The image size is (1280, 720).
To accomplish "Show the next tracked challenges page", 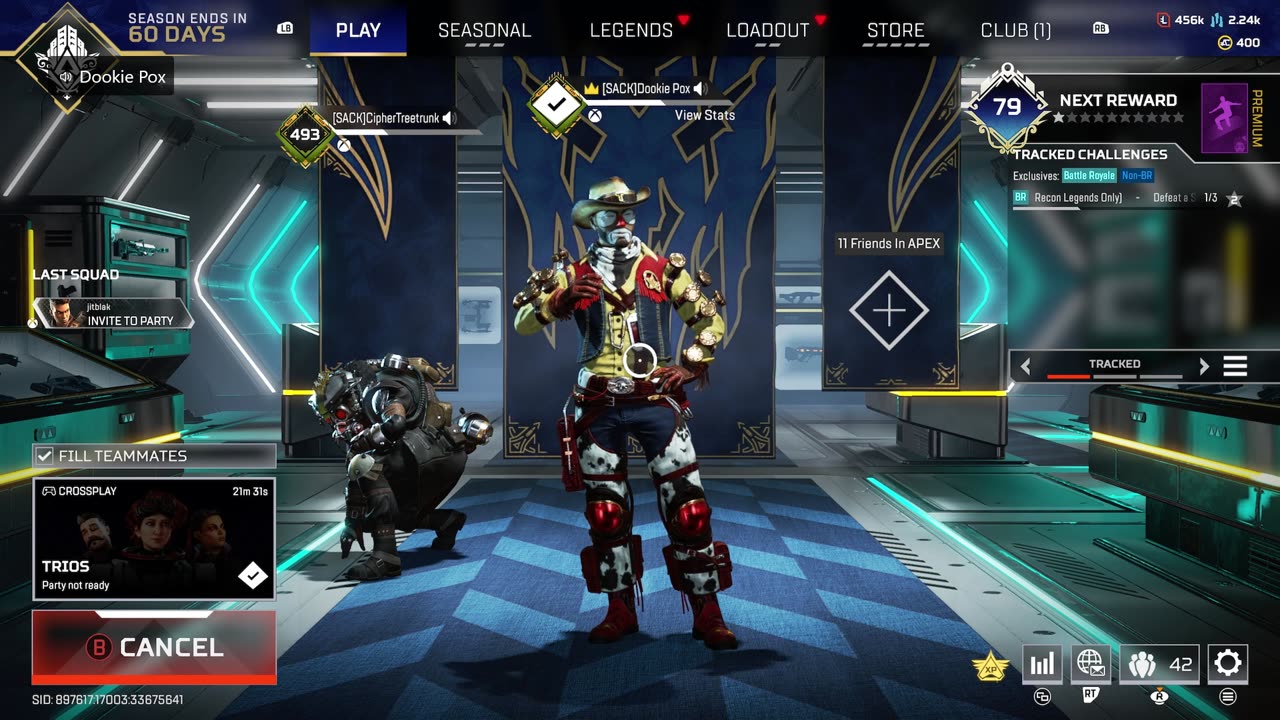I will point(1204,366).
